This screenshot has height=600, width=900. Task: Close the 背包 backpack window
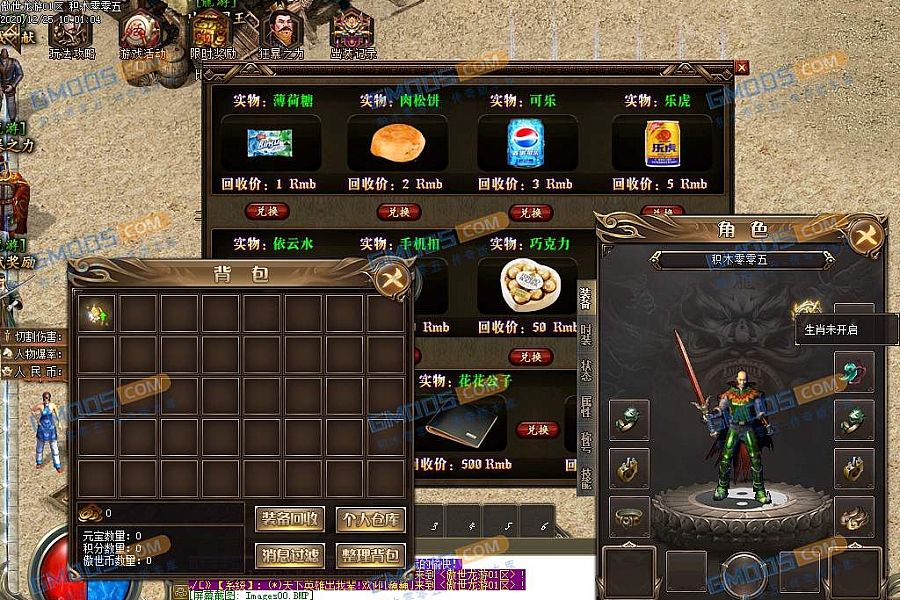click(391, 279)
